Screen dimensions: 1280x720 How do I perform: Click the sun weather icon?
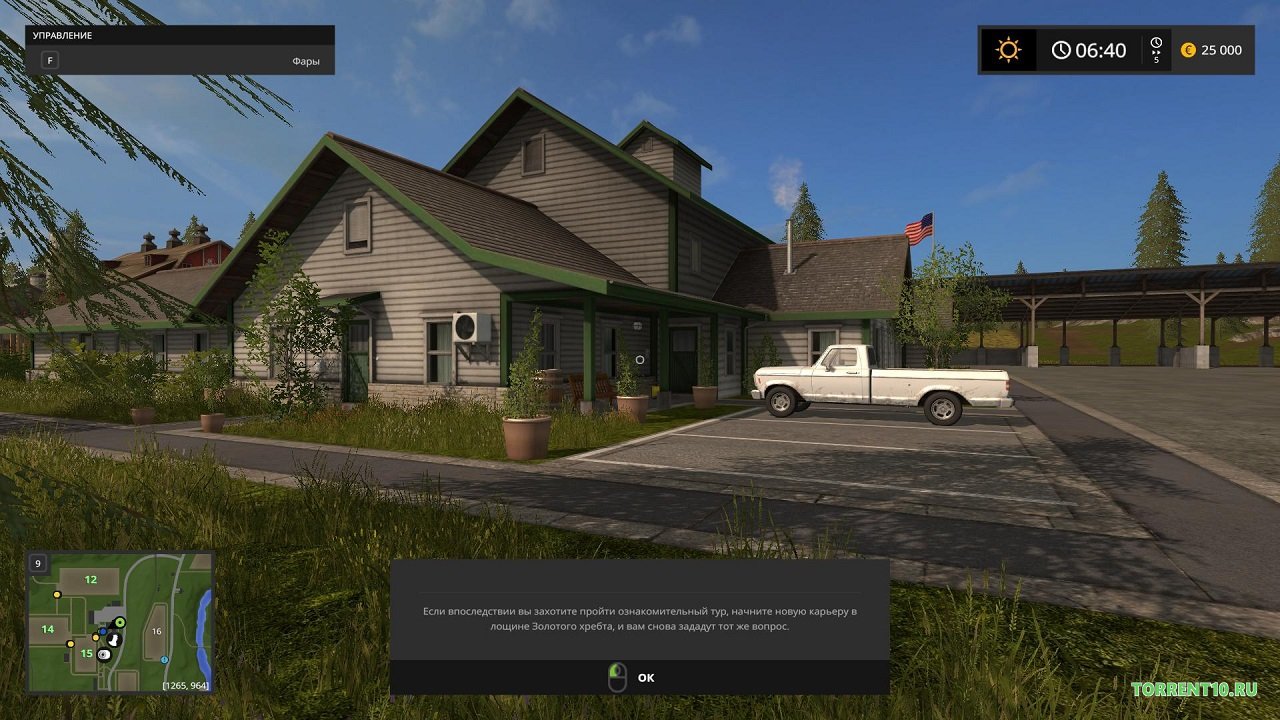point(1008,50)
